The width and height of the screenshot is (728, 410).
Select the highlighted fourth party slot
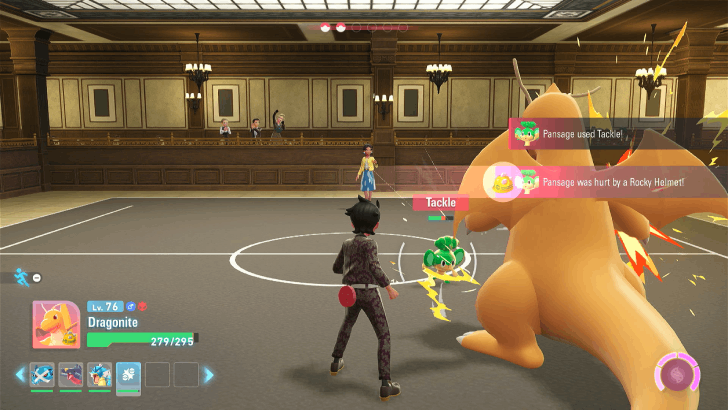tap(129, 375)
